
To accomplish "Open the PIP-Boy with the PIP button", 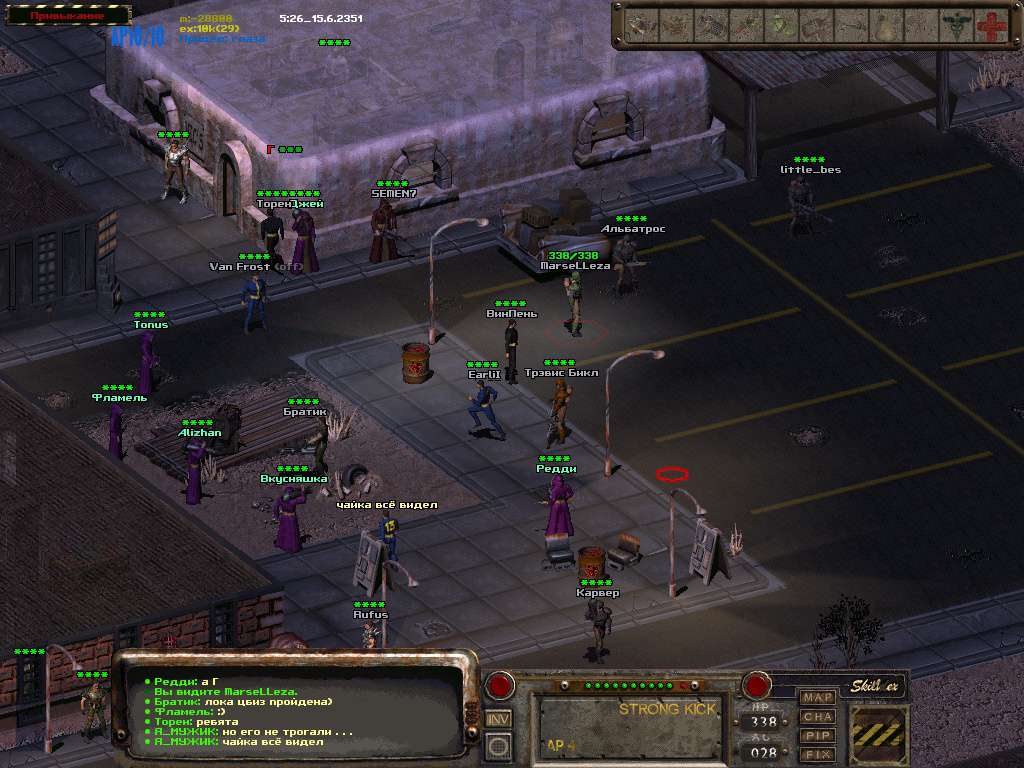I will 818,735.
